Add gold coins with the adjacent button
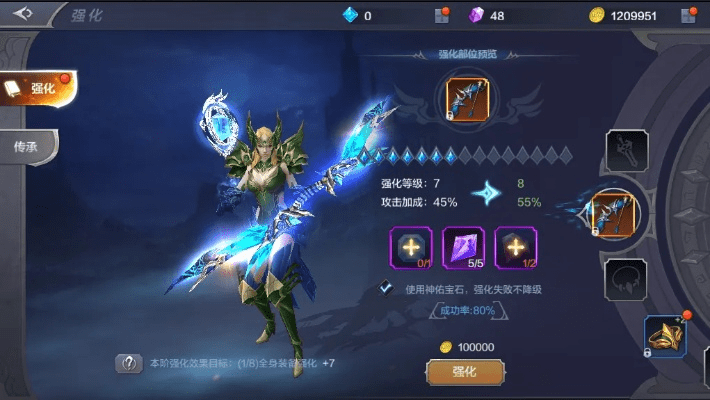Image resolution: width=710 pixels, height=400 pixels. click(x=687, y=15)
